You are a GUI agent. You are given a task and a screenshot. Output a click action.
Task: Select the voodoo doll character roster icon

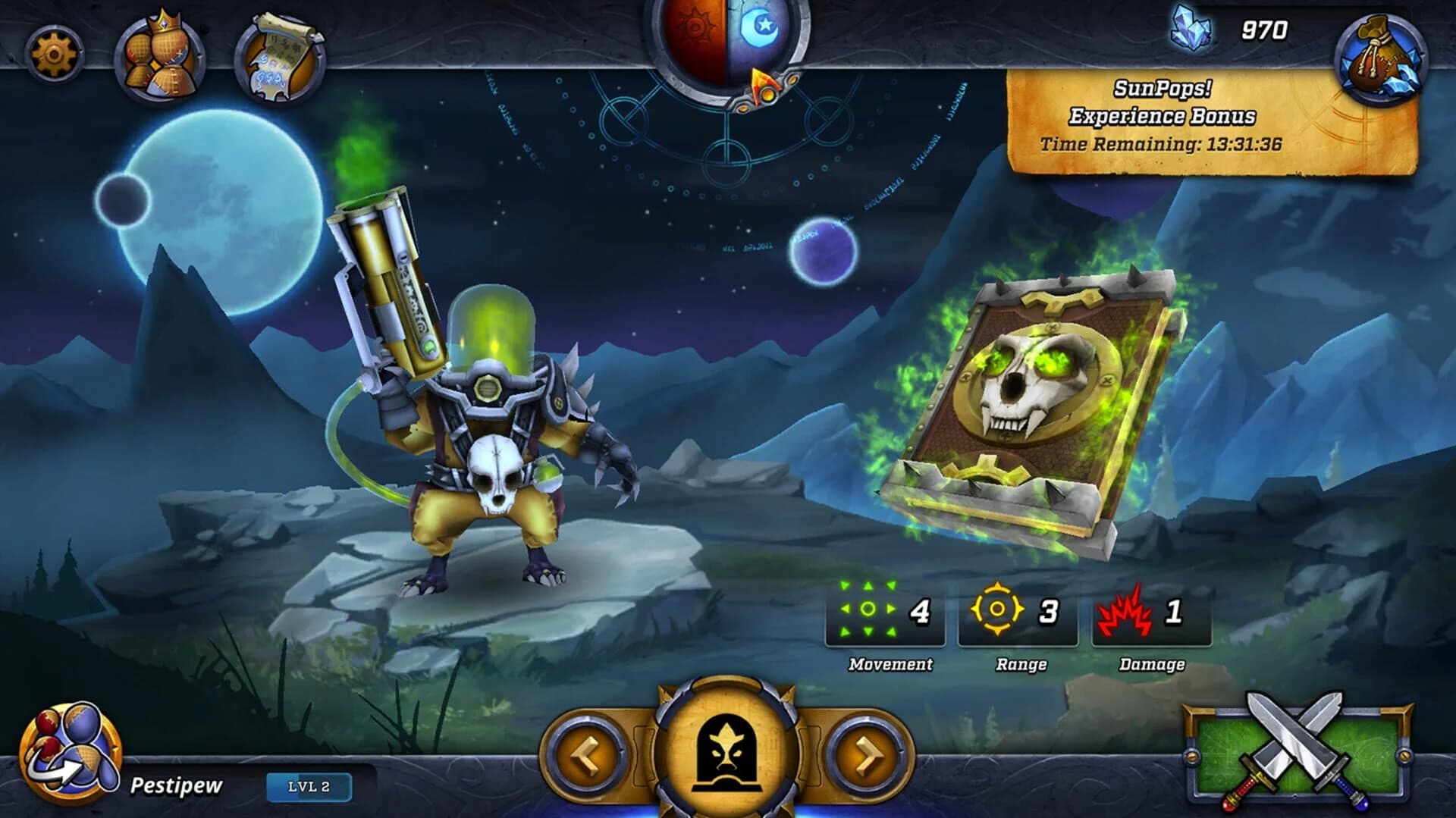point(151,50)
